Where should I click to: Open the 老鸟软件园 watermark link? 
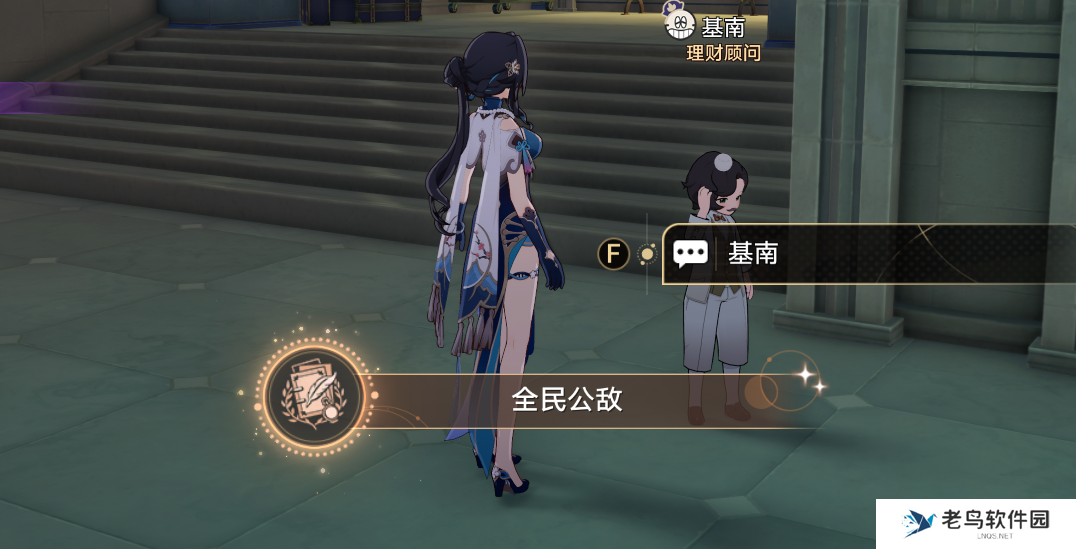coord(975,523)
